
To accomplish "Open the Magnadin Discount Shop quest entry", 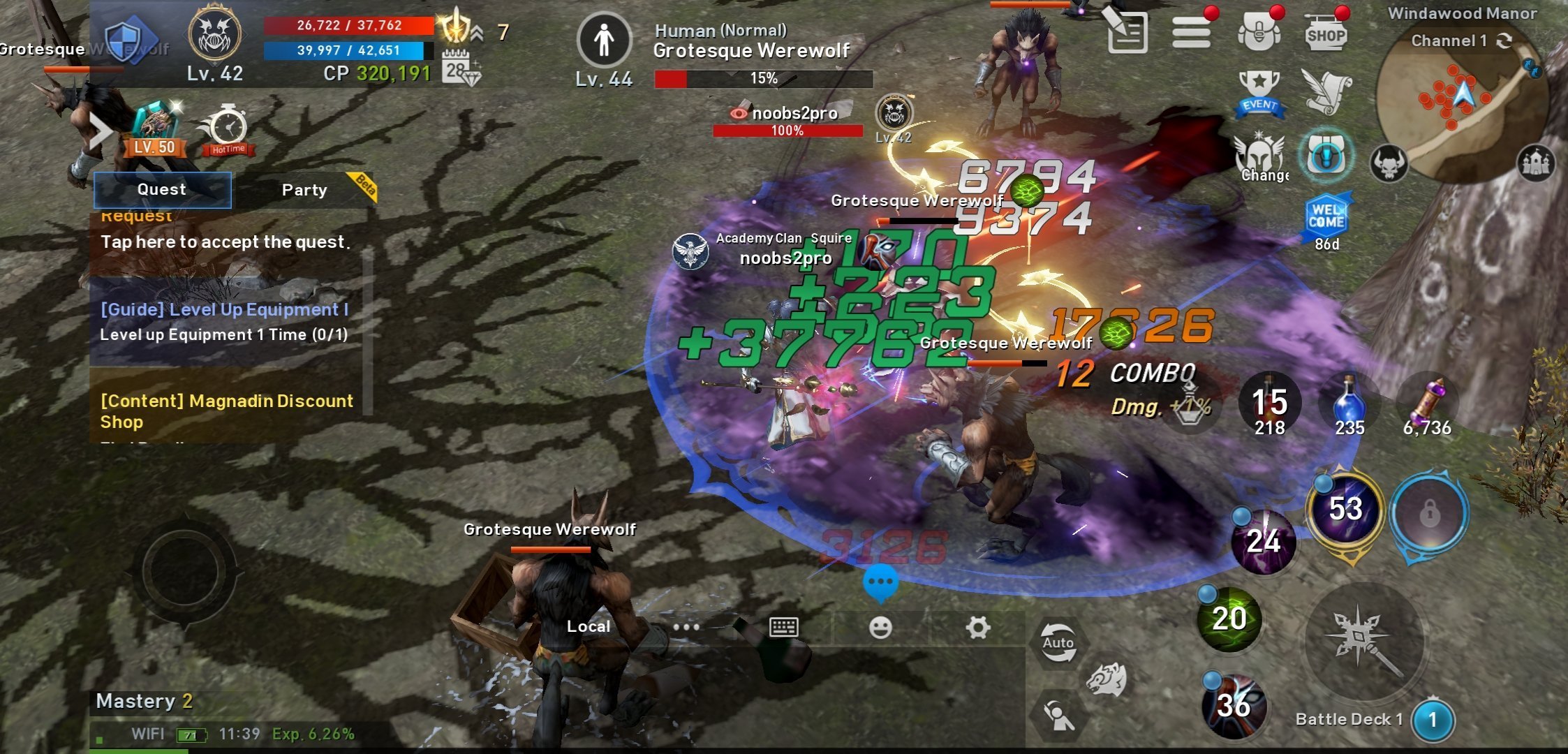I will pos(227,411).
